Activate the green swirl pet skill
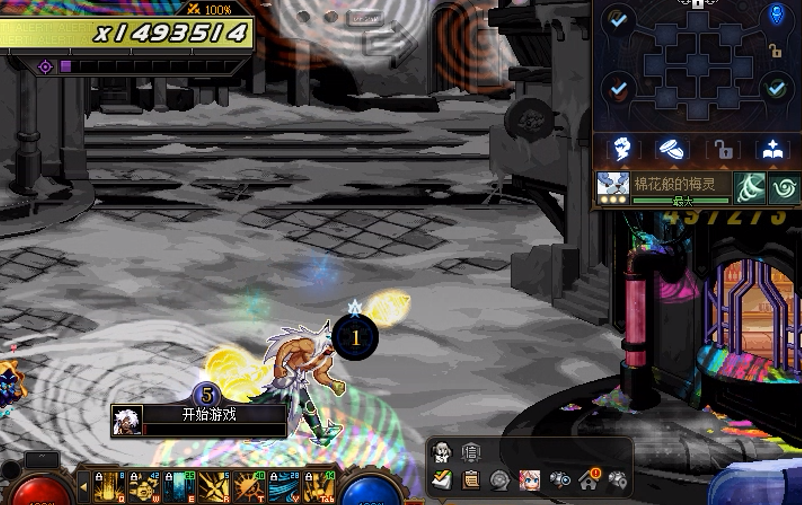The image size is (802, 505). [x=783, y=187]
